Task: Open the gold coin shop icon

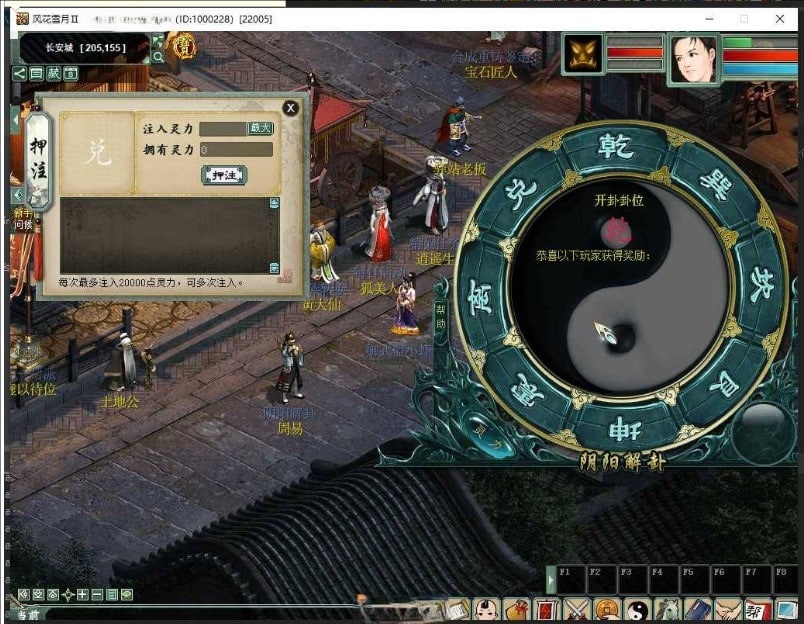Action: click(x=607, y=609)
